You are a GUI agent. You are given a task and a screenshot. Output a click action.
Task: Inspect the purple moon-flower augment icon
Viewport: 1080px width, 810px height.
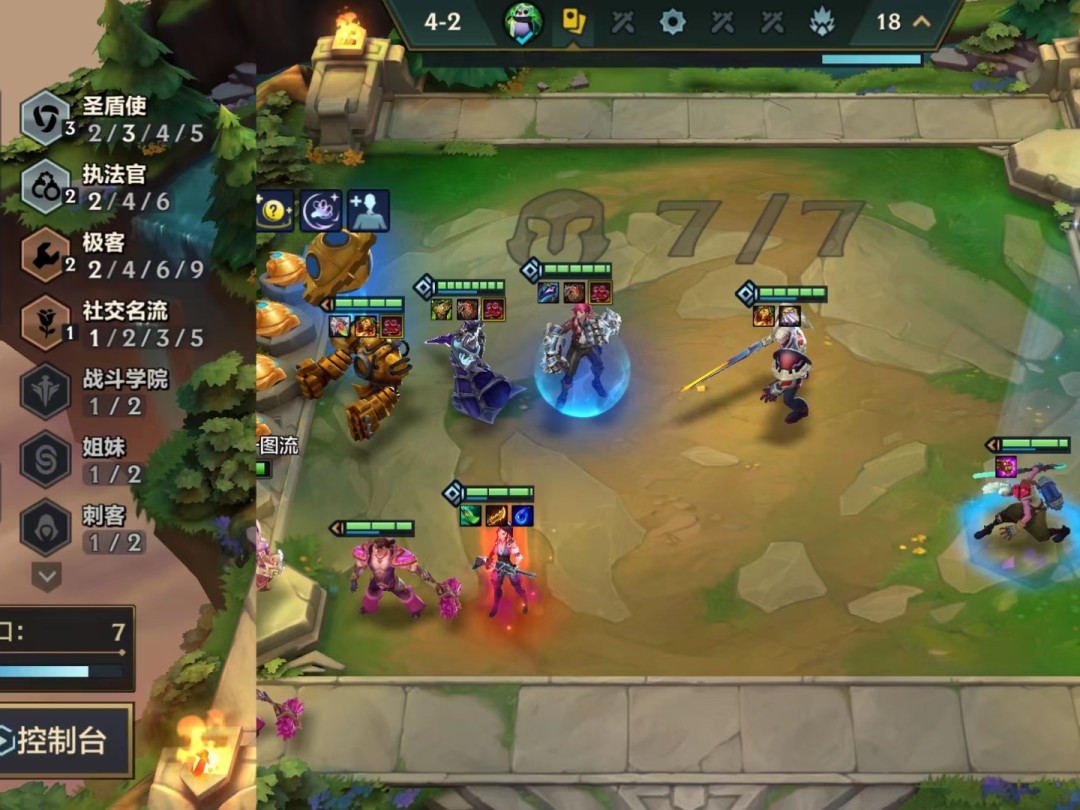tap(321, 211)
